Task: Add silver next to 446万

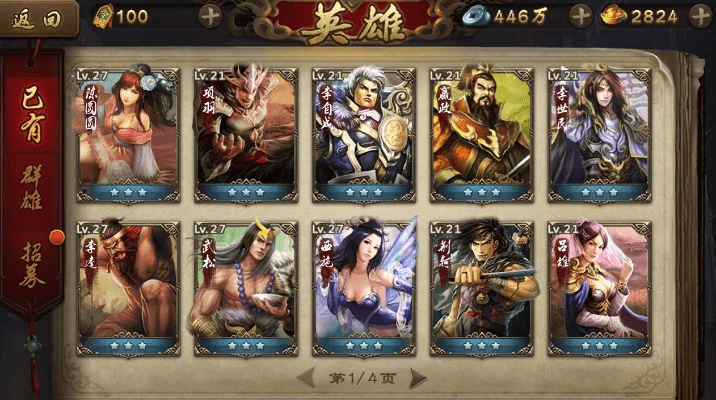Action: tap(581, 16)
